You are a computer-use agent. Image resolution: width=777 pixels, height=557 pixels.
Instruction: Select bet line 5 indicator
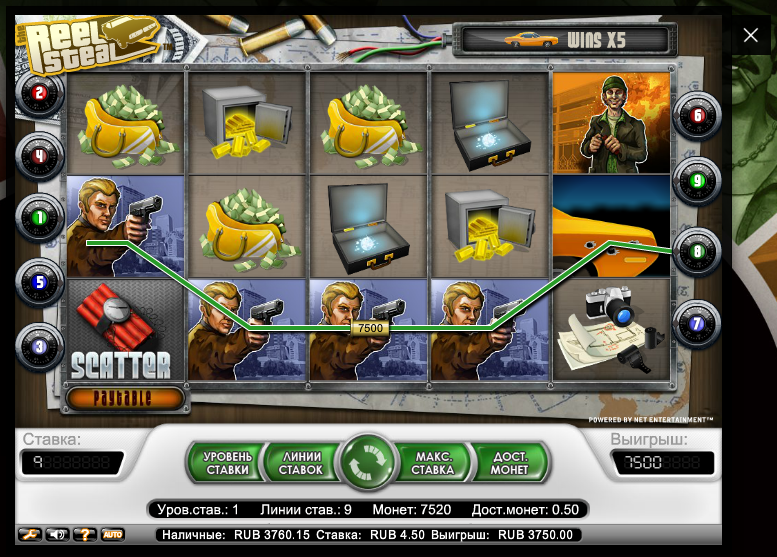tap(40, 281)
